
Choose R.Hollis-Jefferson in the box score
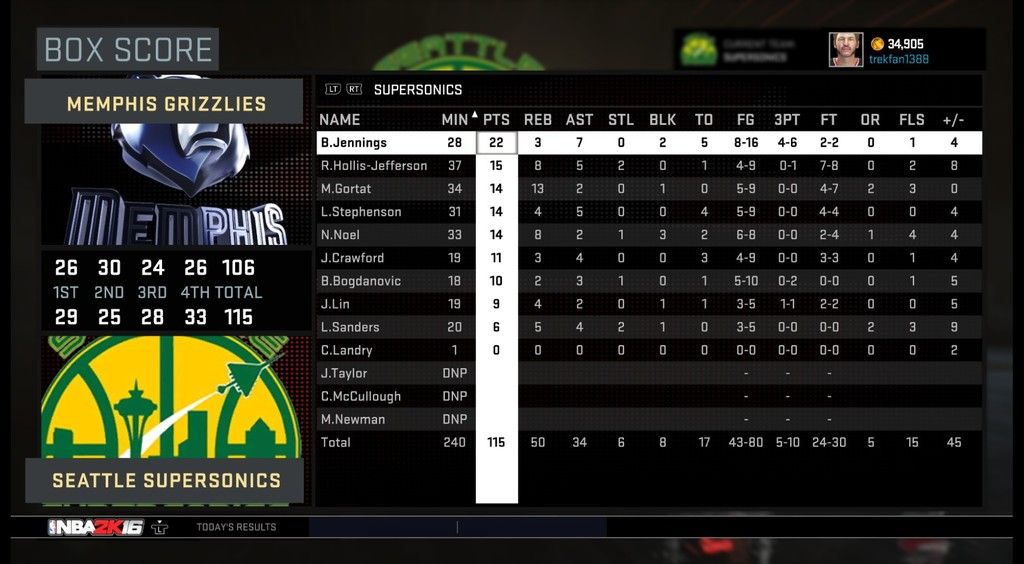[373, 166]
